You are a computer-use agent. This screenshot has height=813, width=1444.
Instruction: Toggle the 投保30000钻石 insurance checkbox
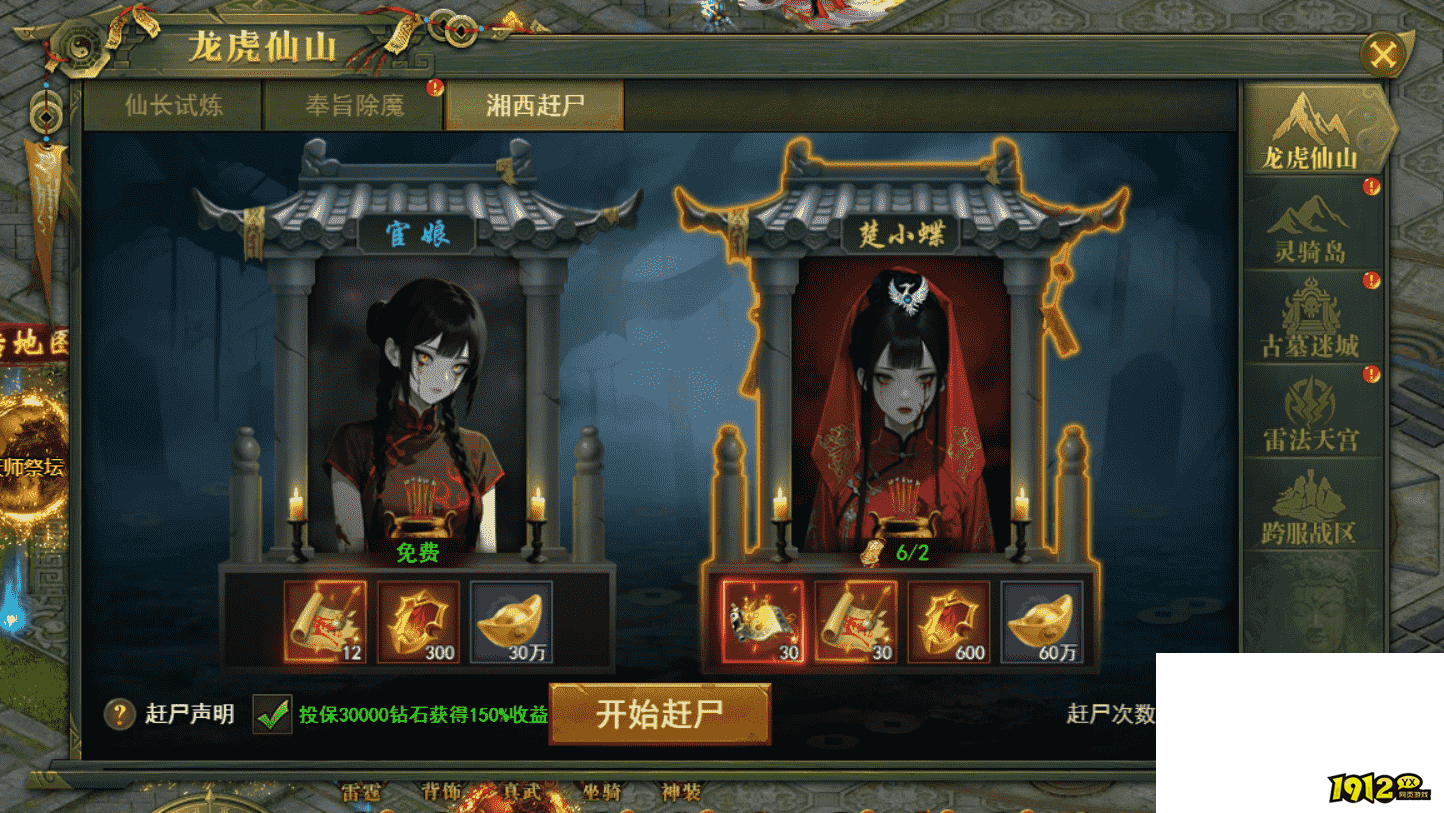[x=271, y=714]
